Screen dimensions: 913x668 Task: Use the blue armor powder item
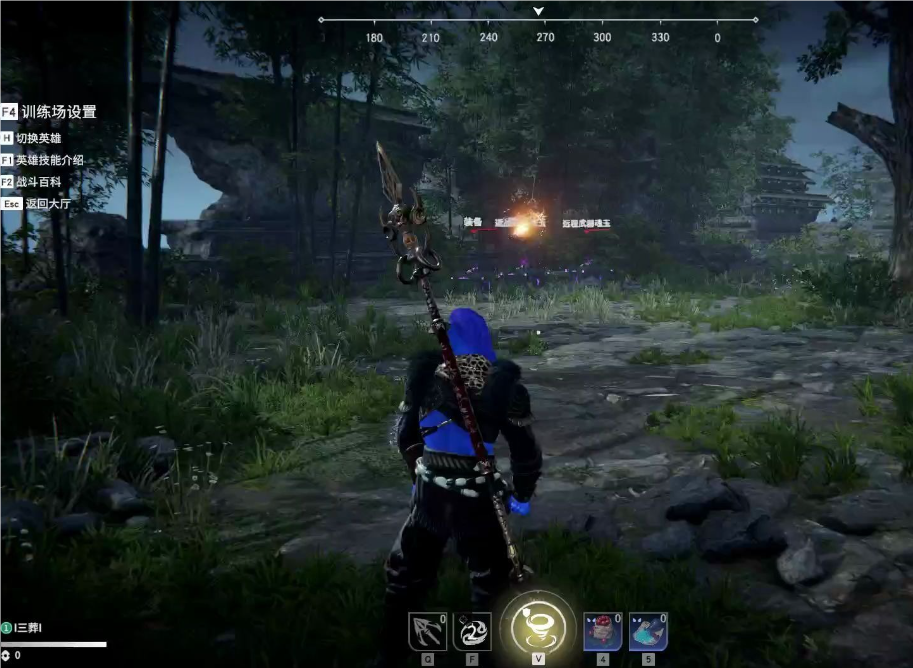point(648,632)
